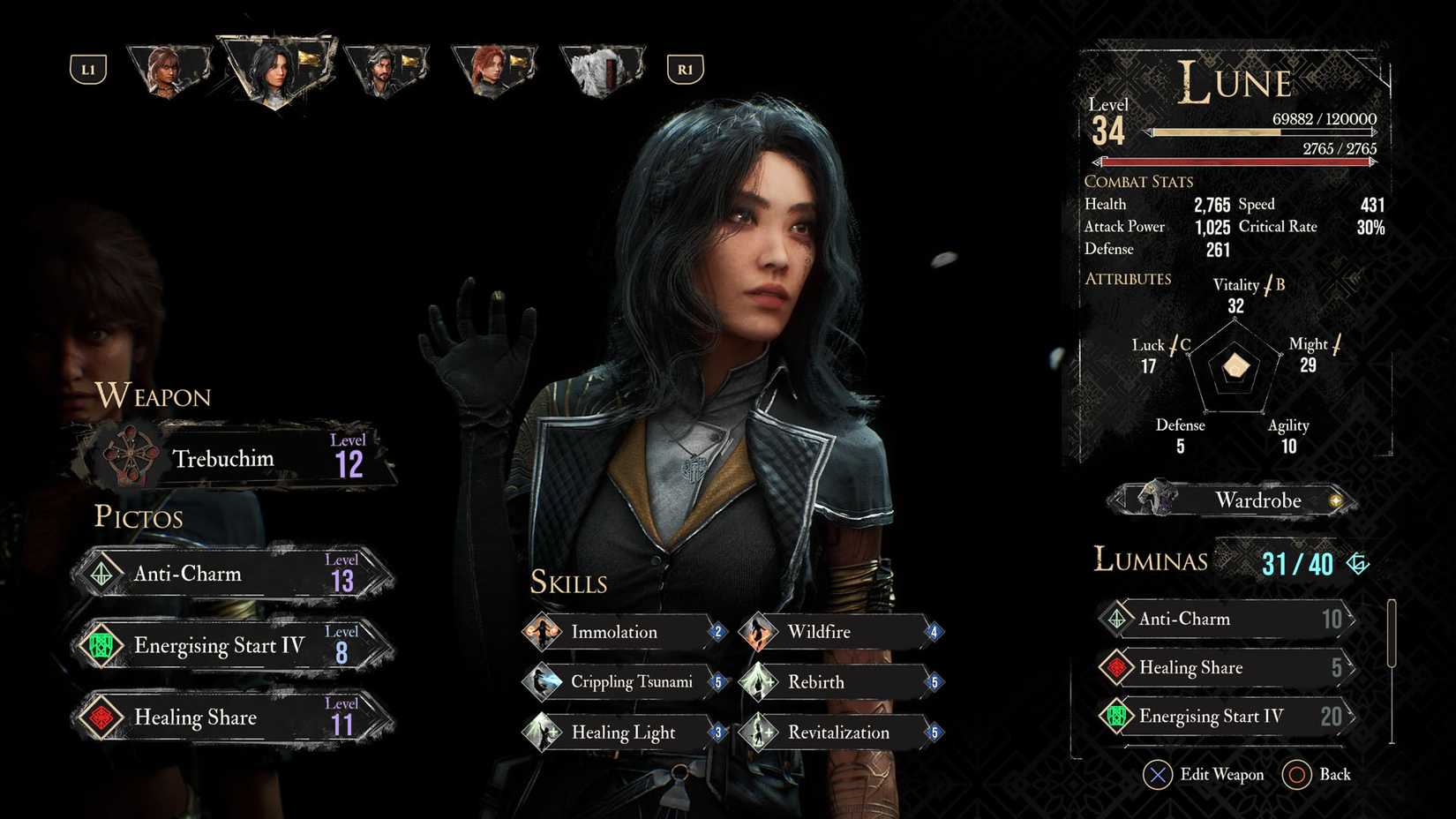Image resolution: width=1456 pixels, height=819 pixels.
Task: Choose the Wildfire skill
Action: [x=838, y=632]
